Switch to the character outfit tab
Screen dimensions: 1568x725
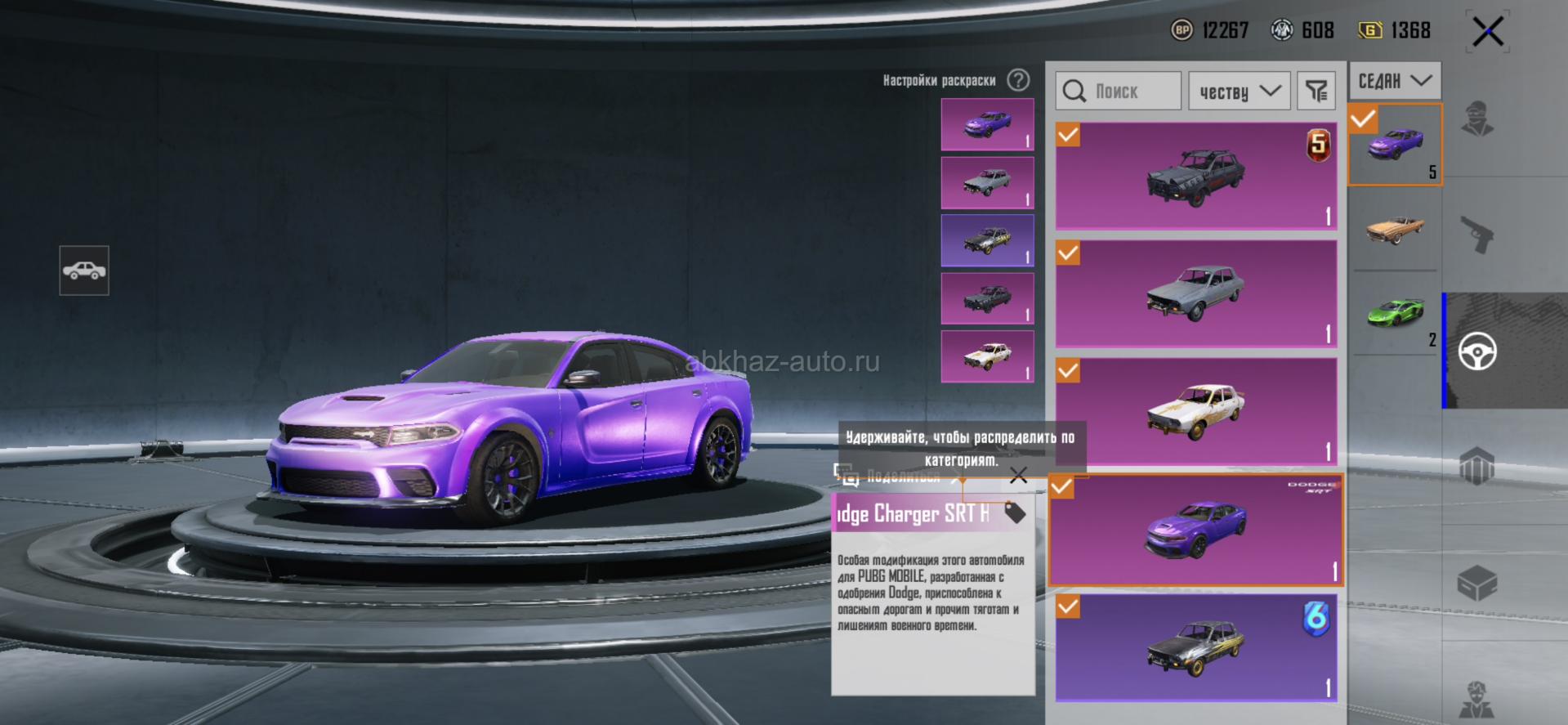1477,119
